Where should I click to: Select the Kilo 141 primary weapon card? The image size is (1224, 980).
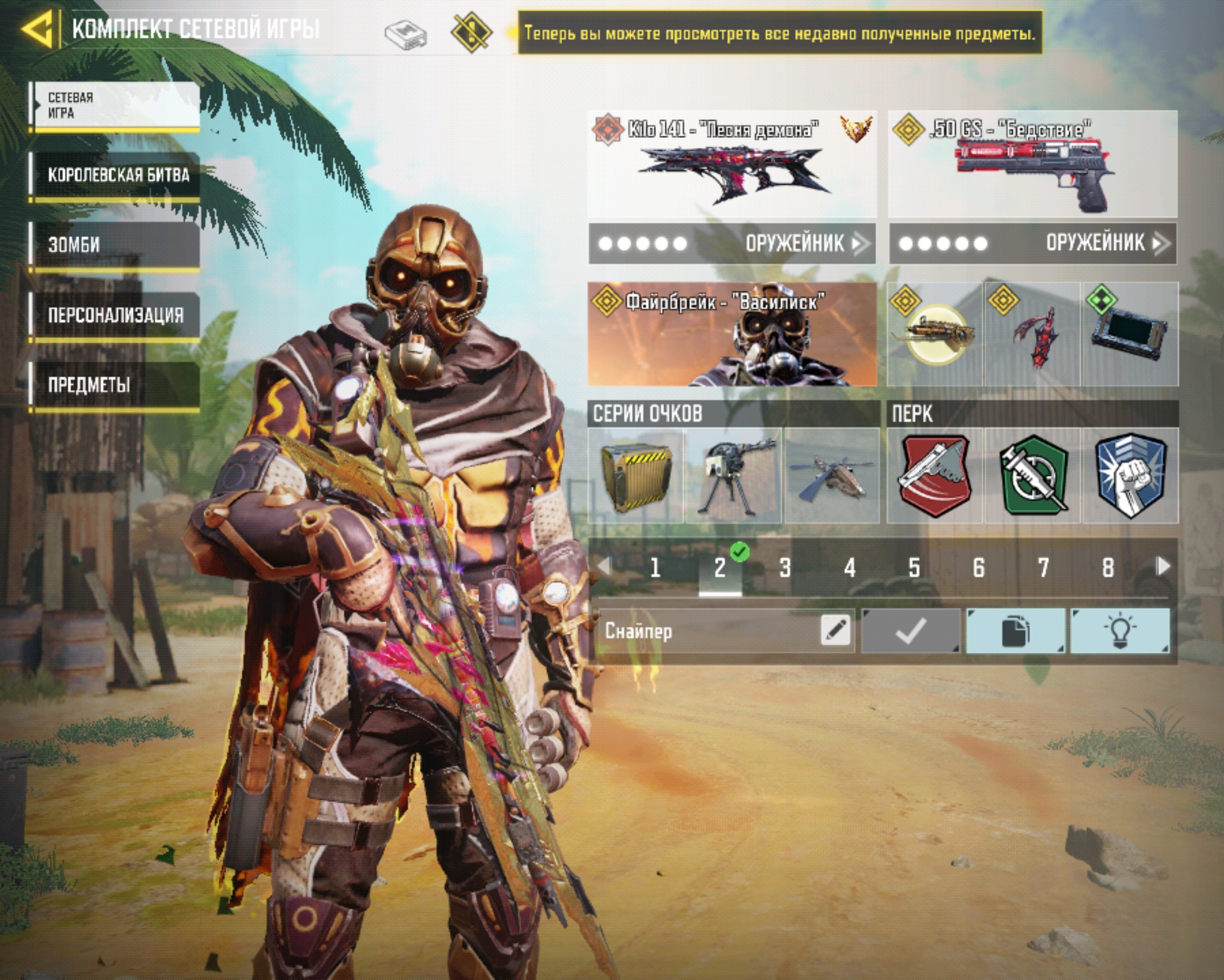732,164
